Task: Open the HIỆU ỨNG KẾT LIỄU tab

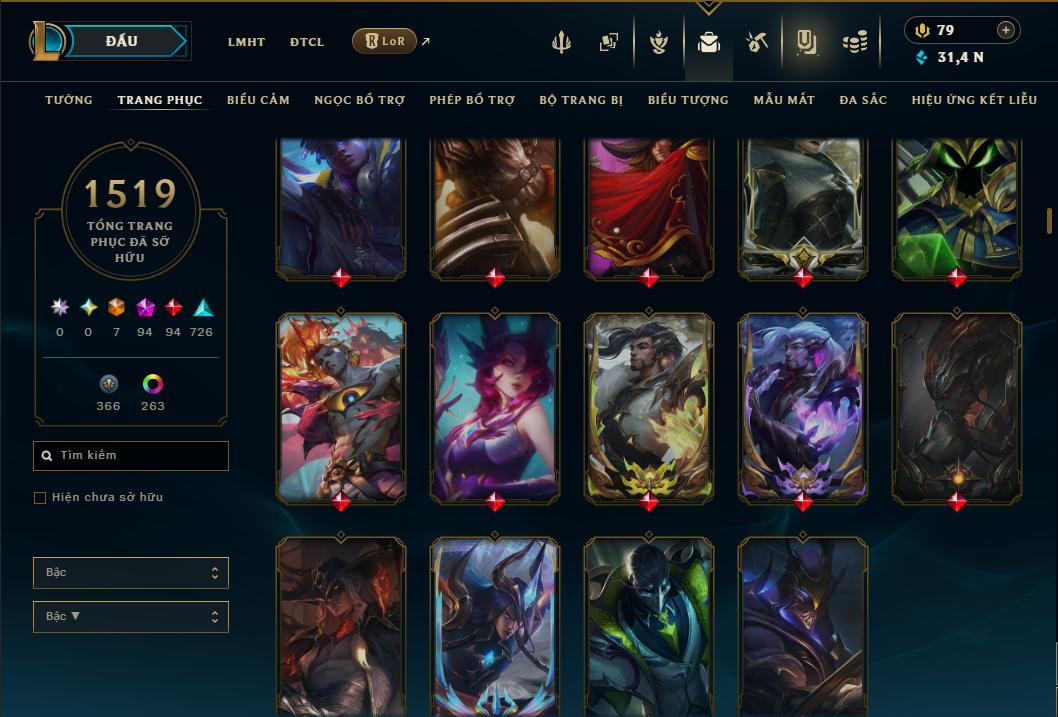Action: 974,100
